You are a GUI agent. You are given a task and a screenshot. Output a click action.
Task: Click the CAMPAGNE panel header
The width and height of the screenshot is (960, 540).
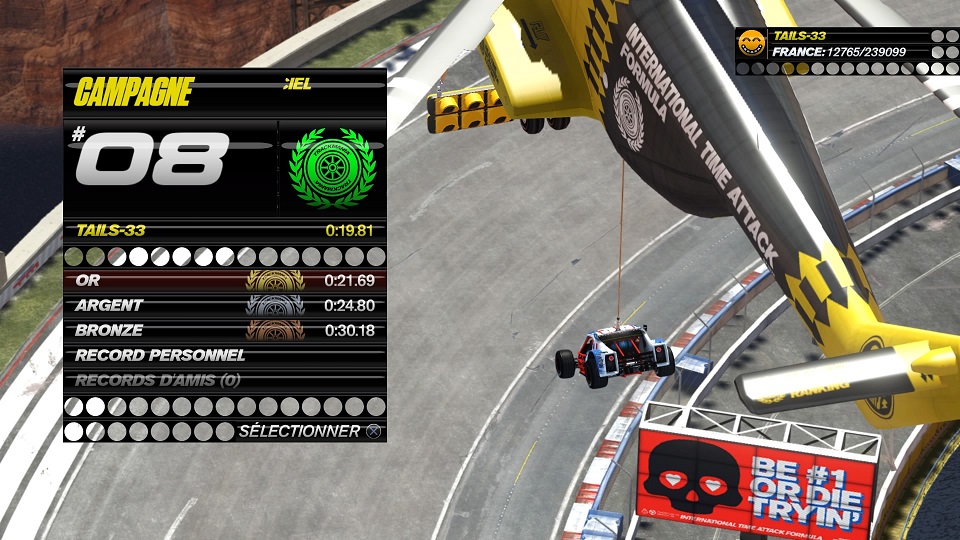(x=133, y=92)
